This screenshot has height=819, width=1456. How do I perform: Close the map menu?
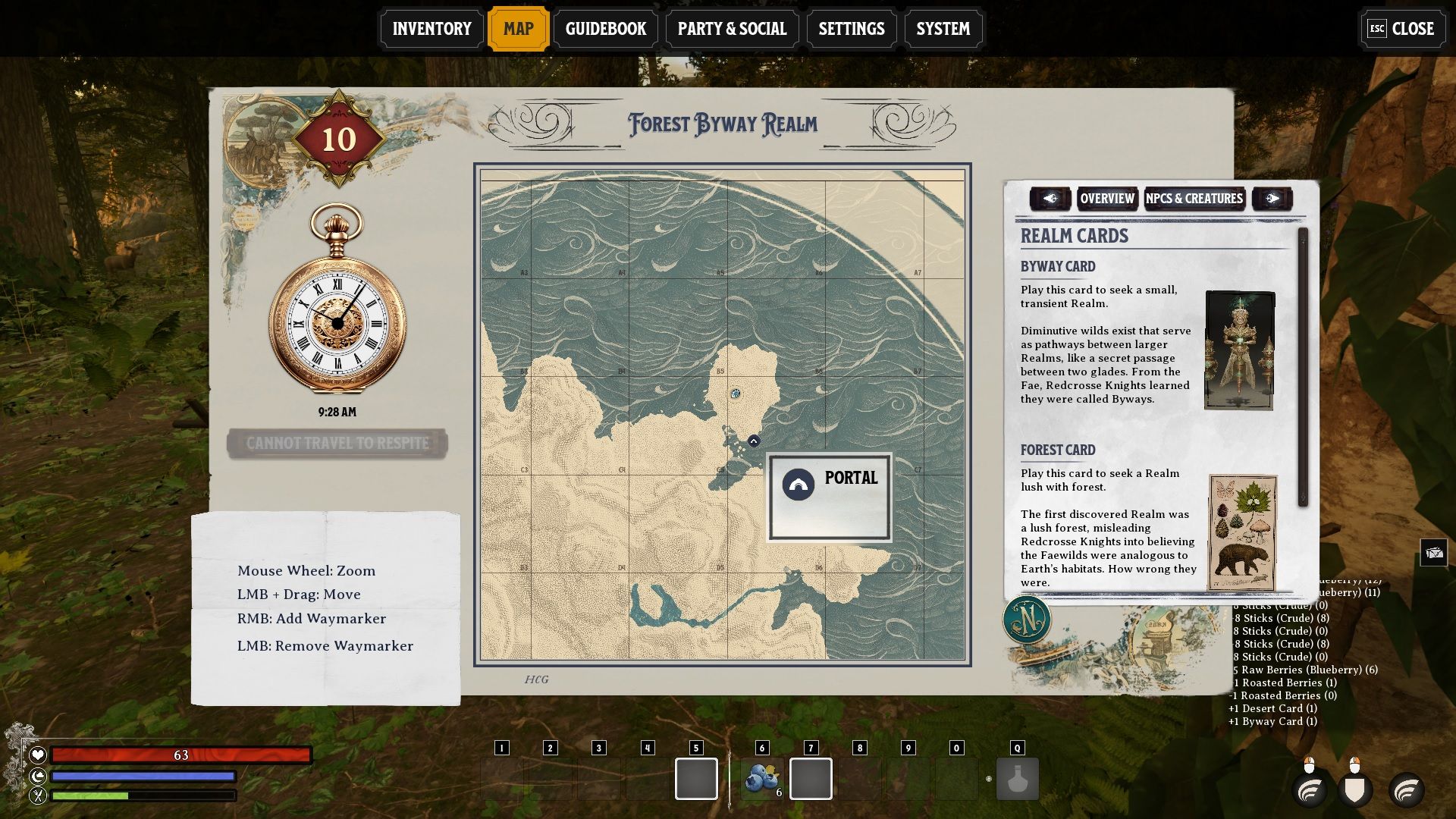1401,29
